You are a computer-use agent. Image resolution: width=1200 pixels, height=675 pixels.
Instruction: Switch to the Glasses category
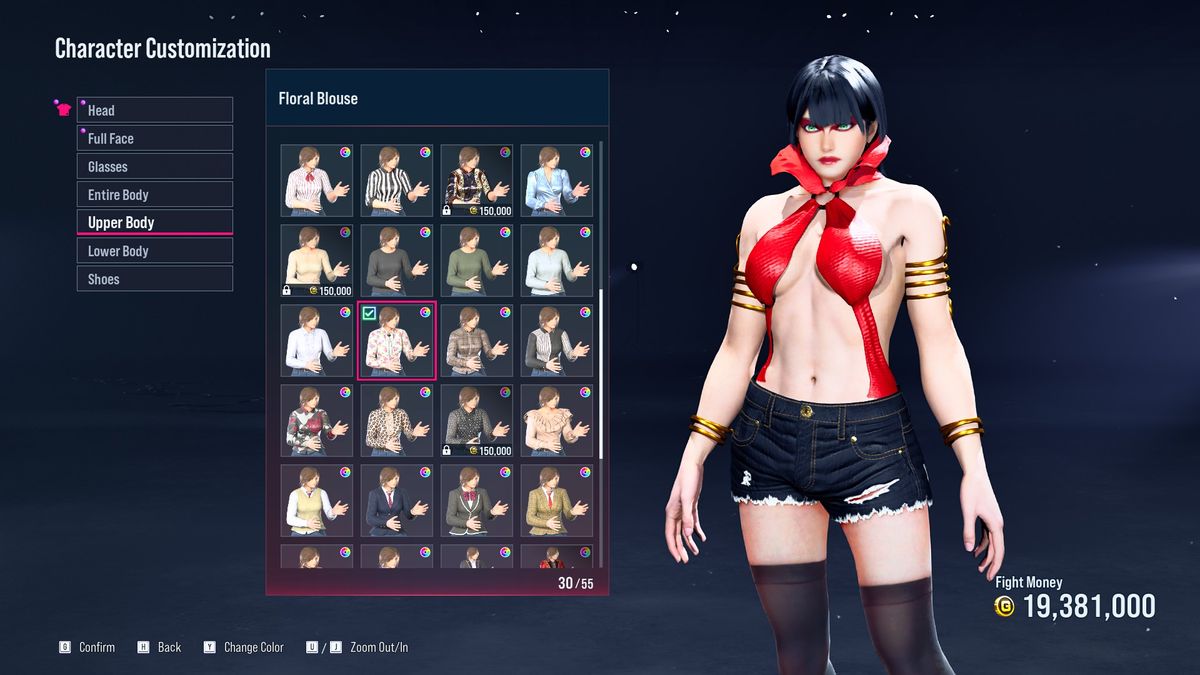tap(155, 166)
